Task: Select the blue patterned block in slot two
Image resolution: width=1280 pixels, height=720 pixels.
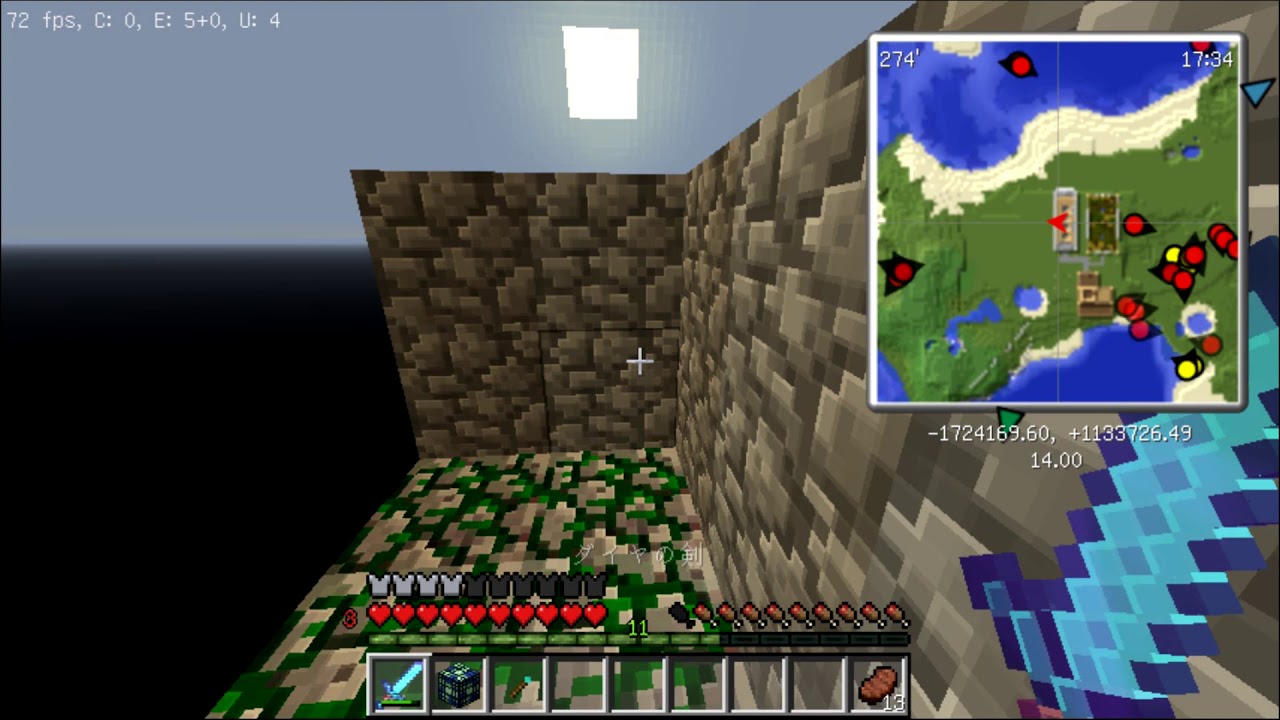Action: tap(458, 681)
